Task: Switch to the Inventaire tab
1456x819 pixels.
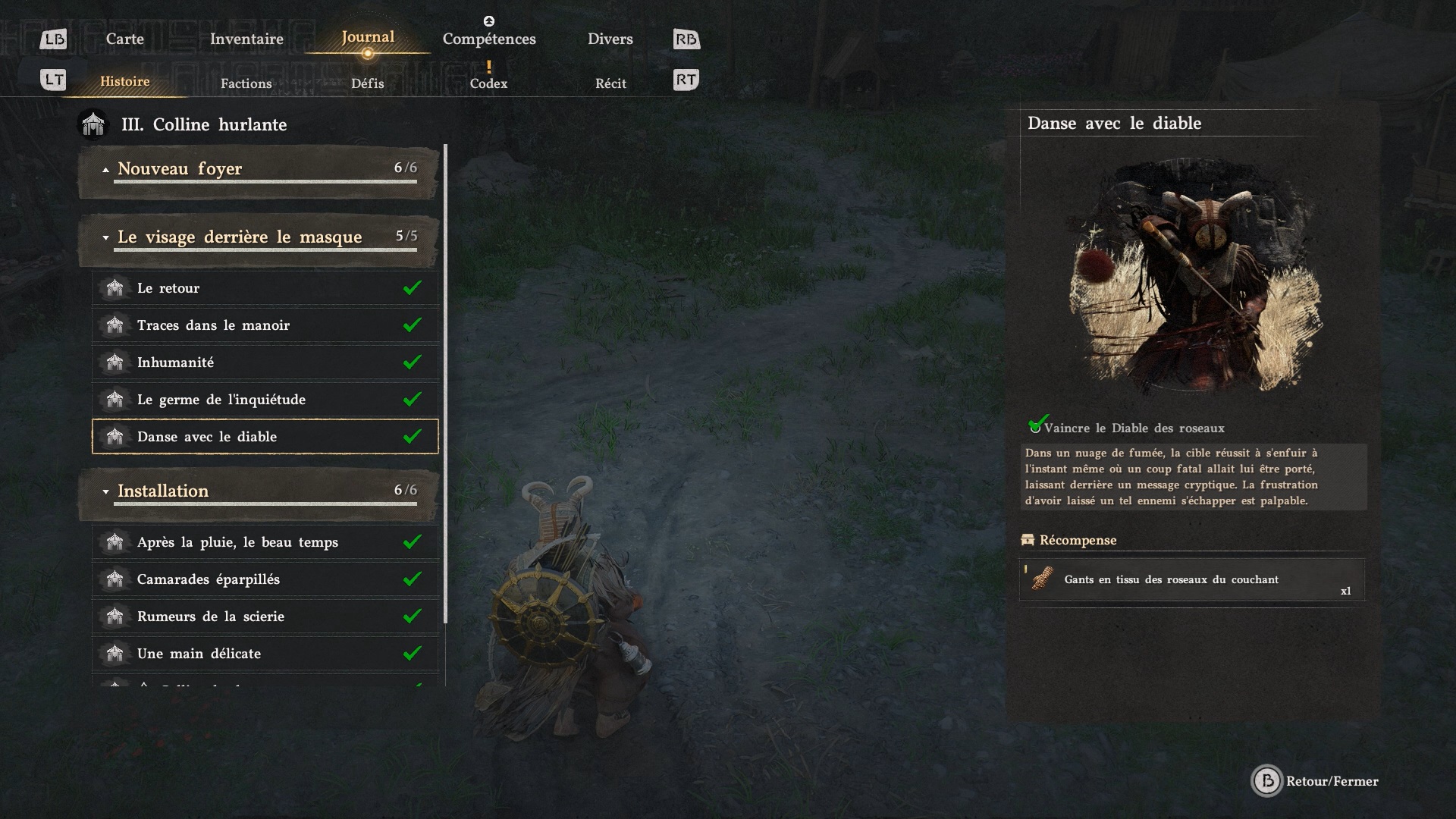Action: coord(246,39)
